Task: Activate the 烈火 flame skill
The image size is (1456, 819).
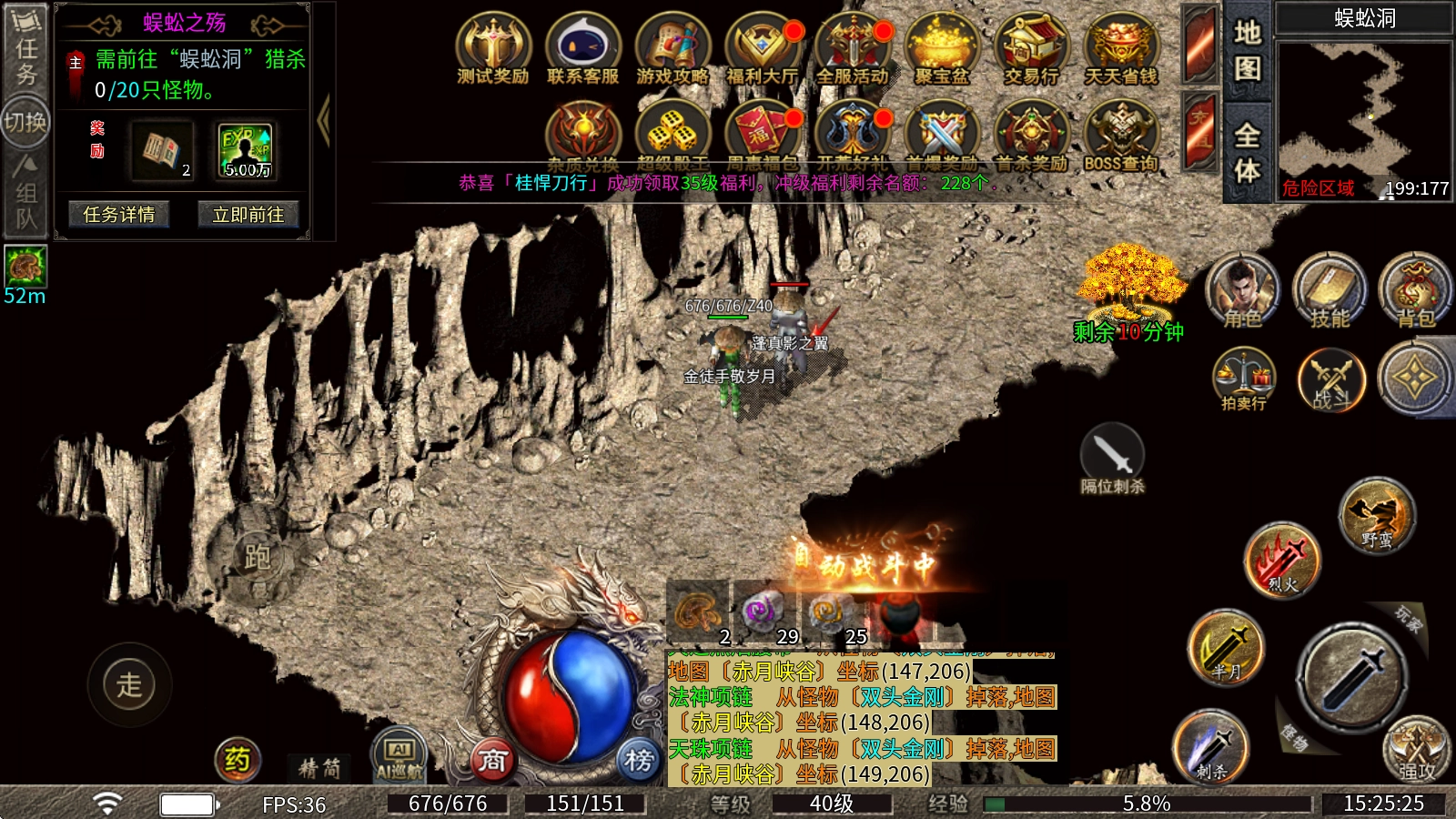Action: click(x=1281, y=559)
